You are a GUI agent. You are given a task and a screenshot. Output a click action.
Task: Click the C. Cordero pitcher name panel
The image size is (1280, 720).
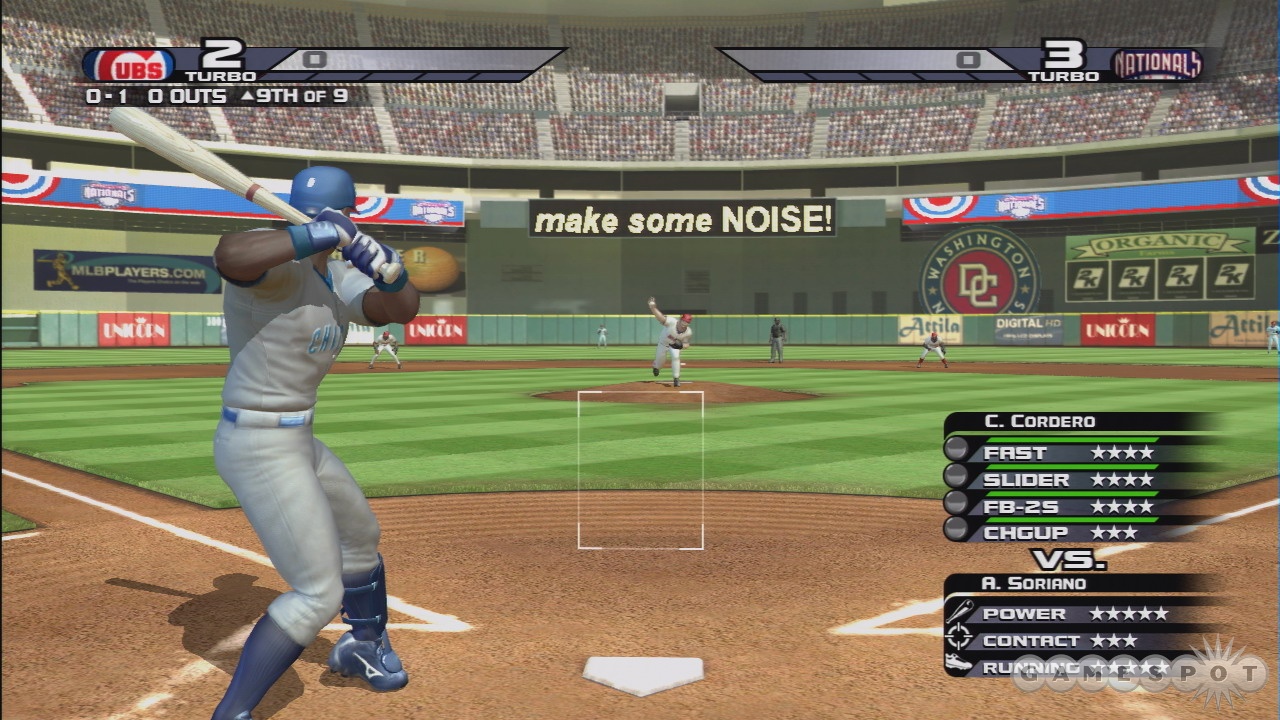(x=1040, y=422)
